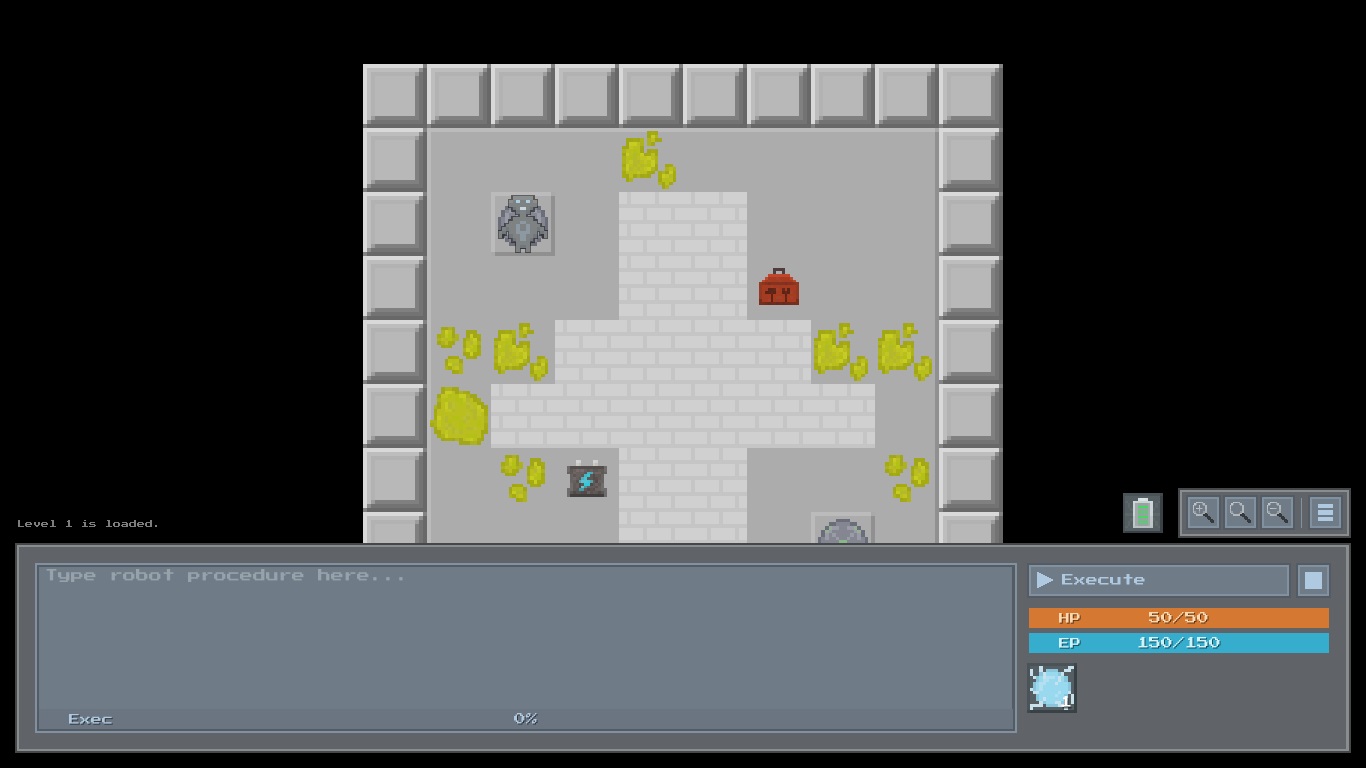The image size is (1366, 768).
Task: Click the green battery status icon
Action: pyautogui.click(x=1142, y=512)
